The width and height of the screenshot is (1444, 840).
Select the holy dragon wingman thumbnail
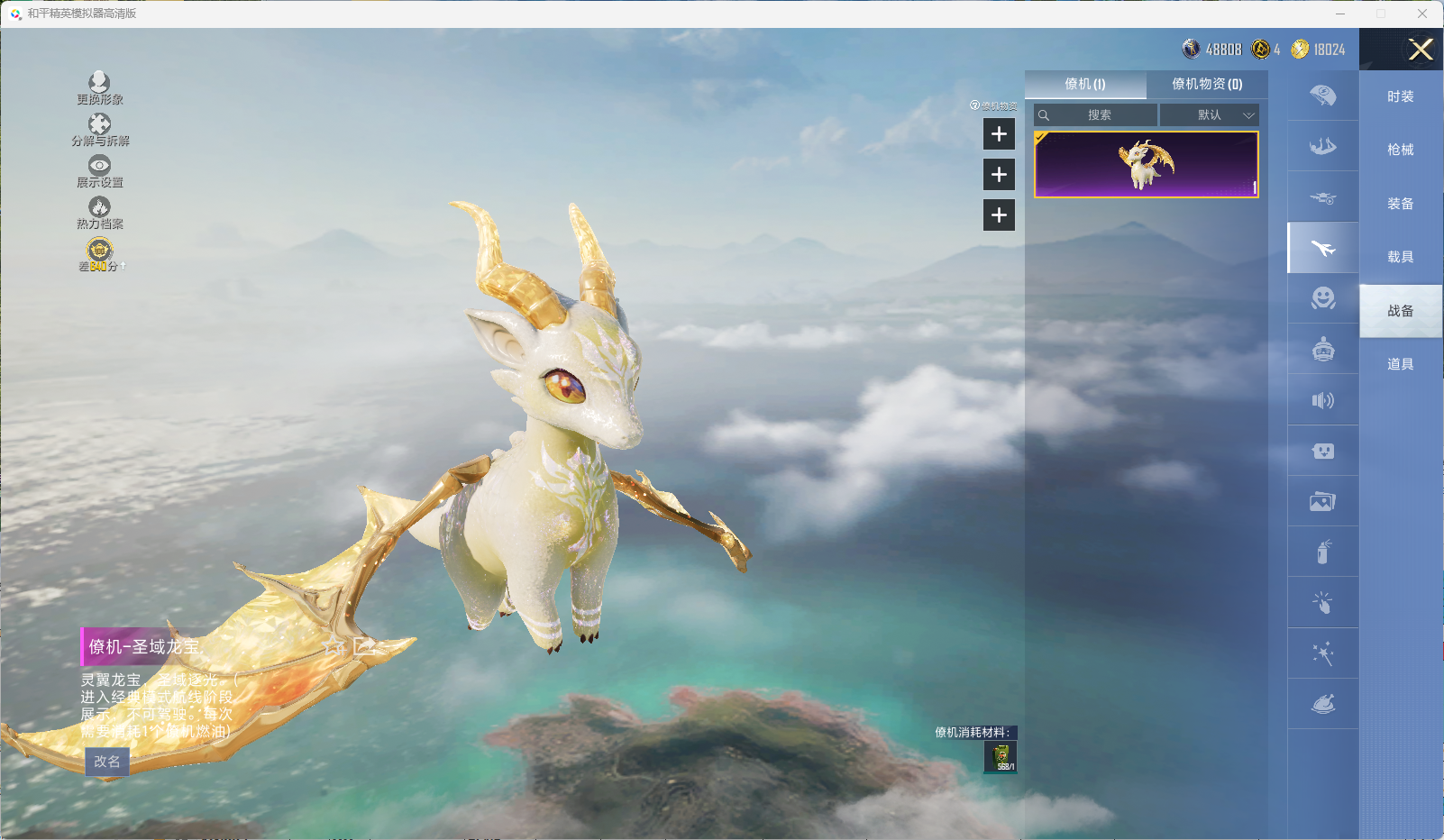click(x=1146, y=165)
